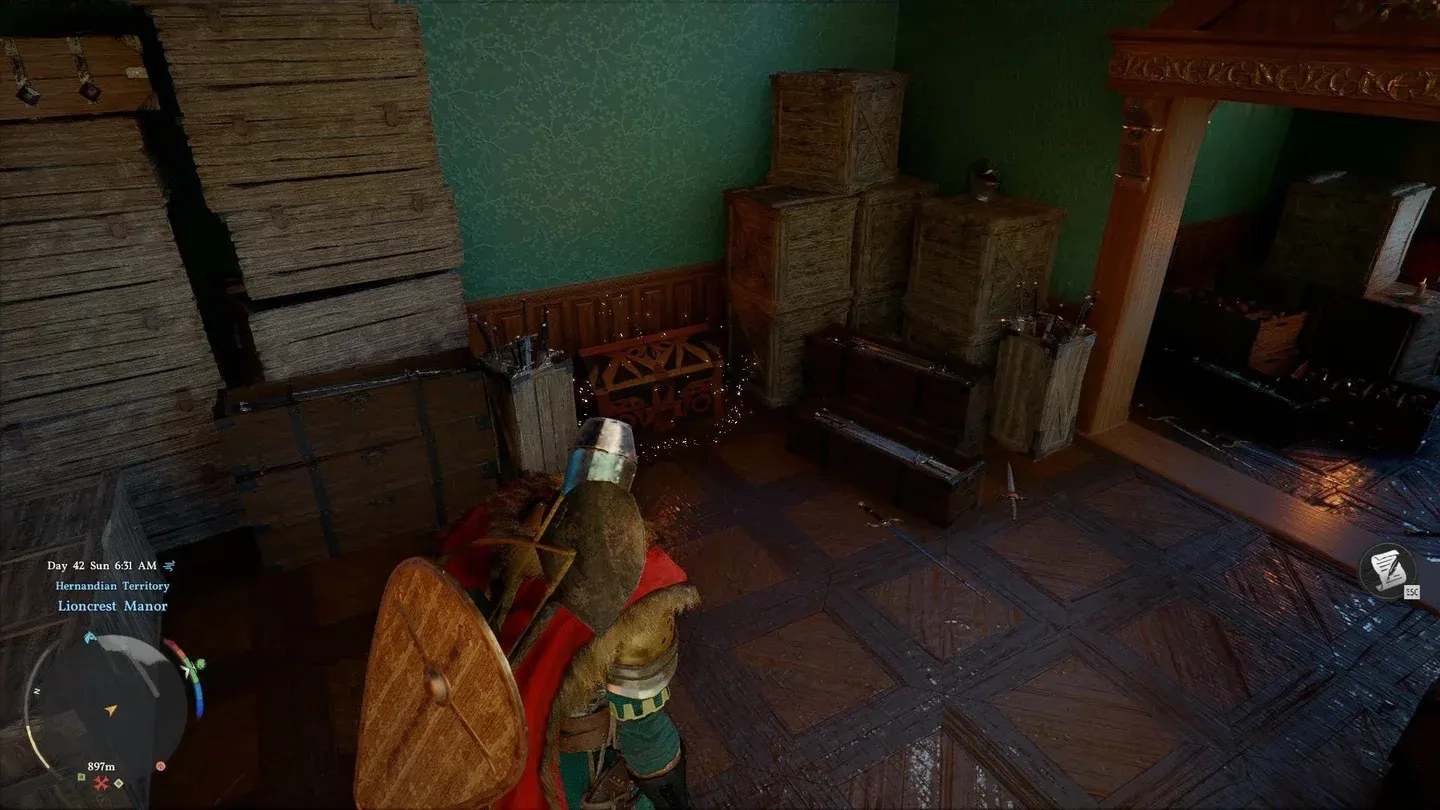Open the scroll and quill journal icon
The width and height of the screenshot is (1440, 810).
point(1386,572)
